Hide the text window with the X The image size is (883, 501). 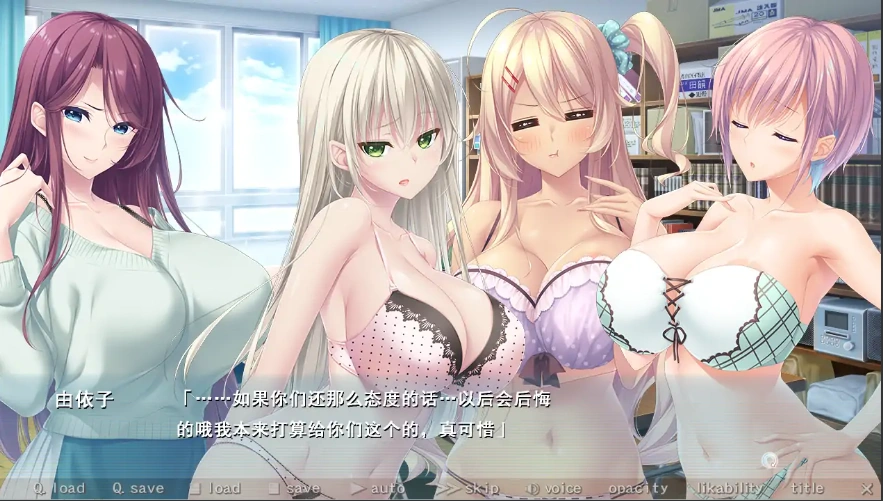[x=866, y=489]
